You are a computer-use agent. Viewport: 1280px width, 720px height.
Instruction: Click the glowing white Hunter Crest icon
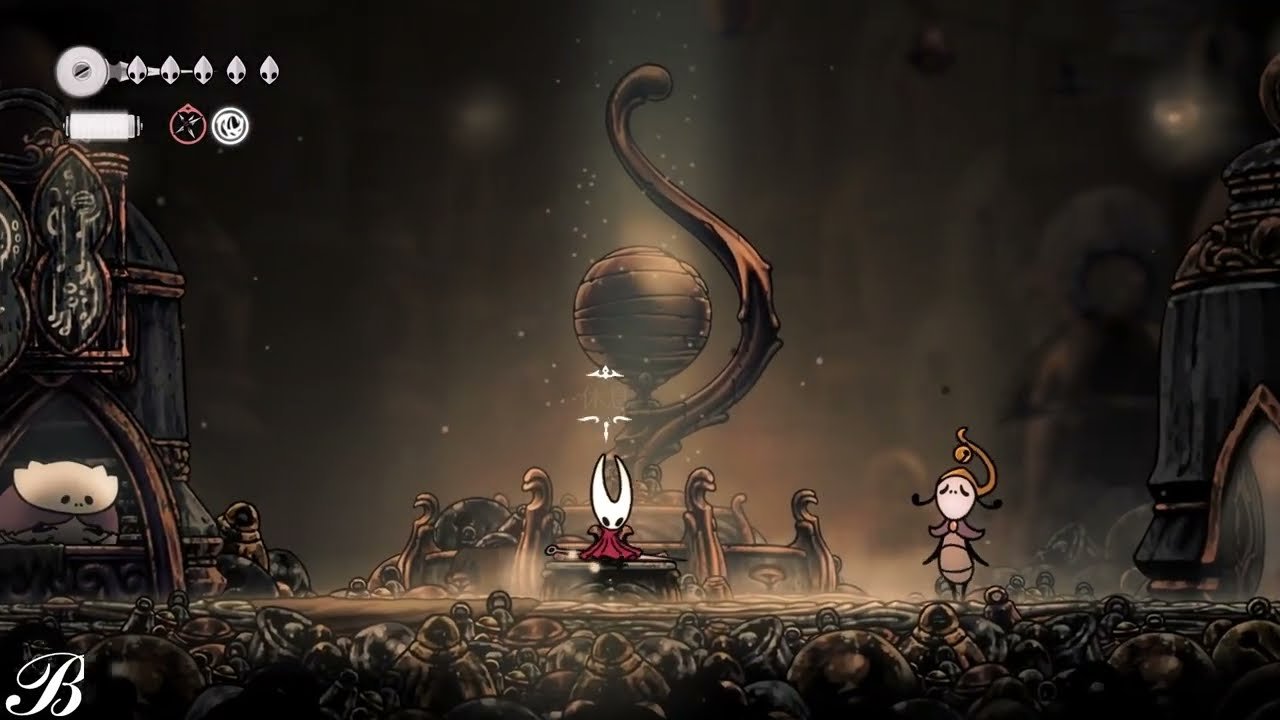coord(231,125)
